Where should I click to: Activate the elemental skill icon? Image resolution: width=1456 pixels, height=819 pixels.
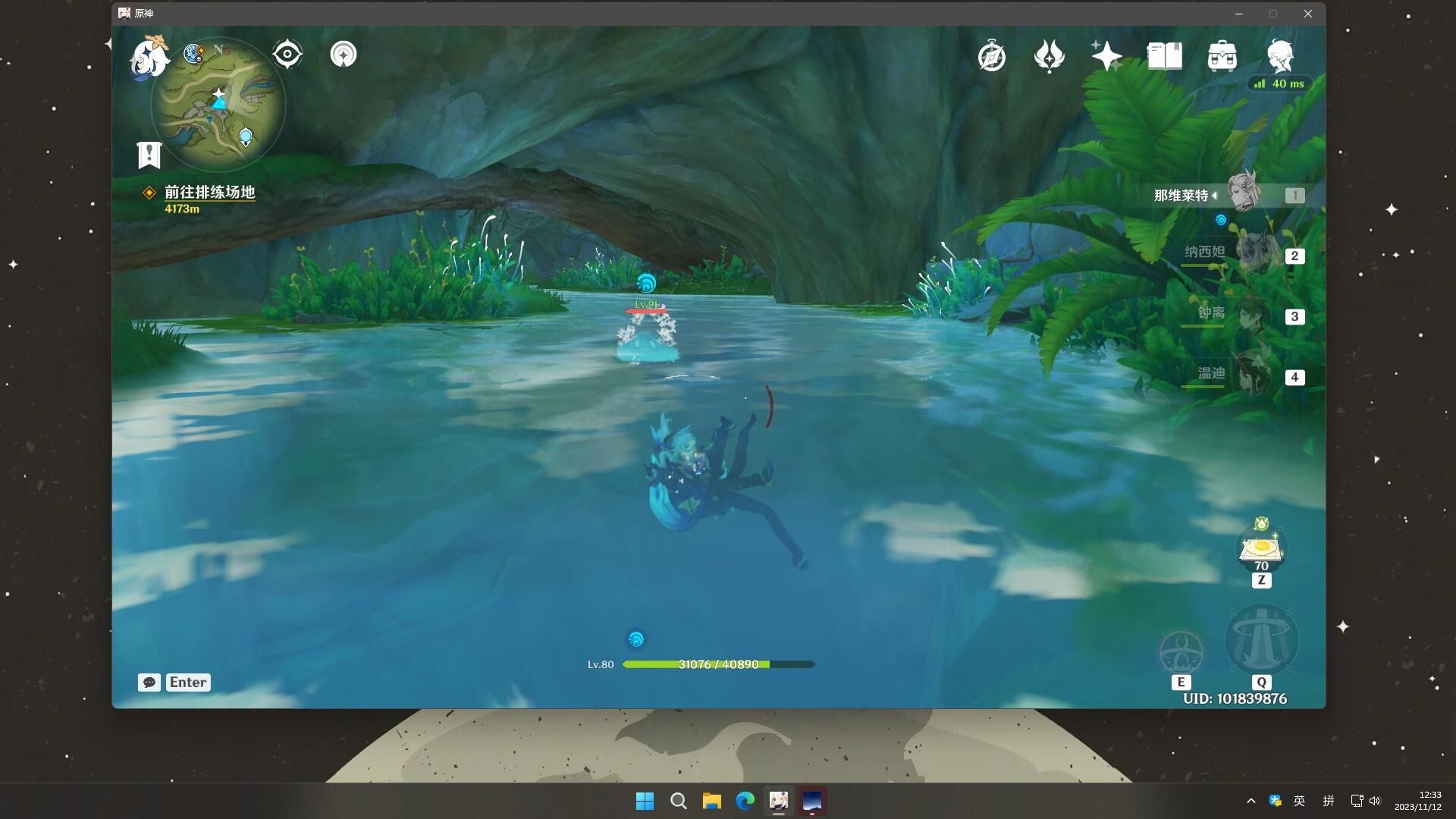click(x=1181, y=652)
